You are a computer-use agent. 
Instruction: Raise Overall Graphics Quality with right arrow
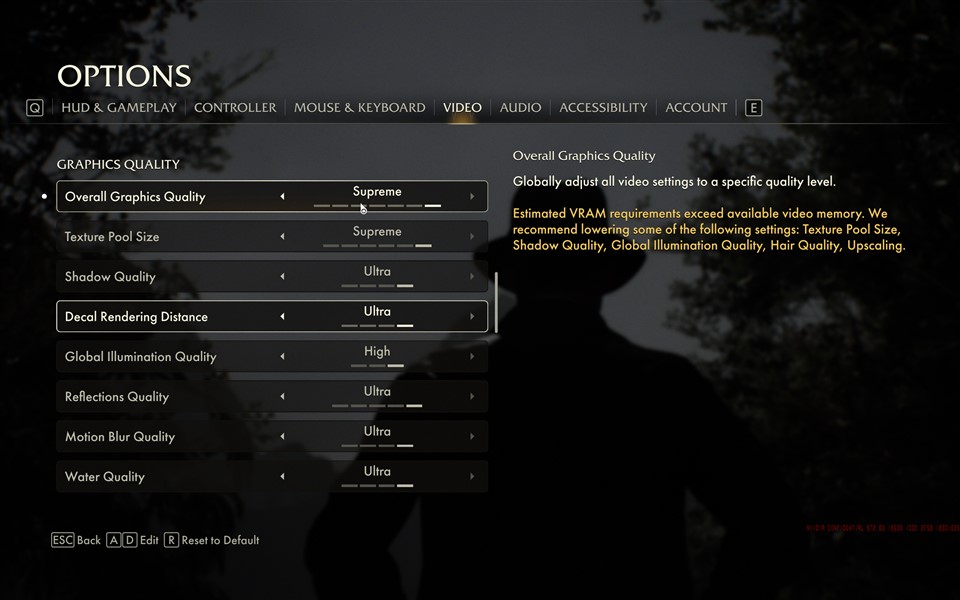pos(472,197)
